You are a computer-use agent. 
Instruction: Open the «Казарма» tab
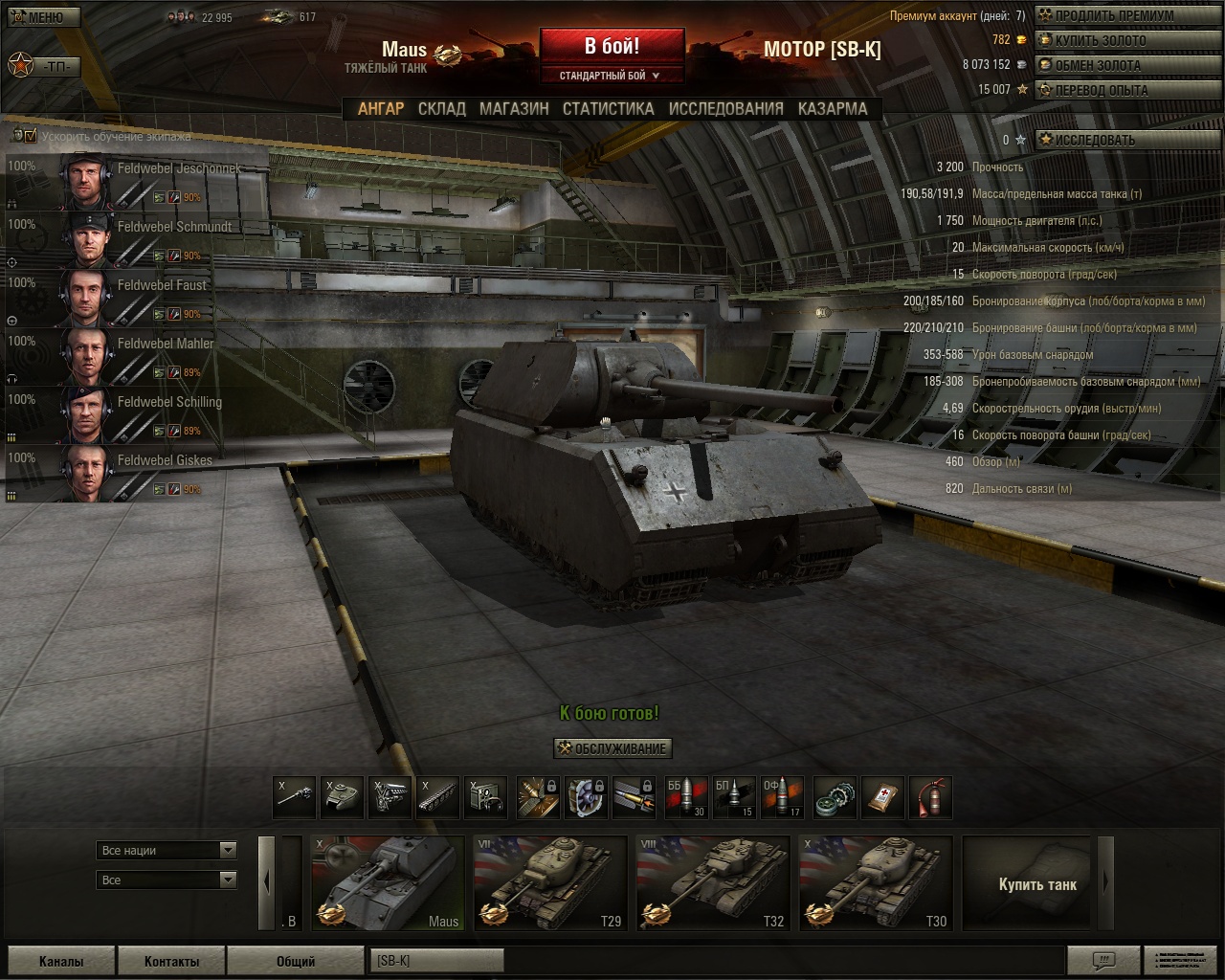833,109
